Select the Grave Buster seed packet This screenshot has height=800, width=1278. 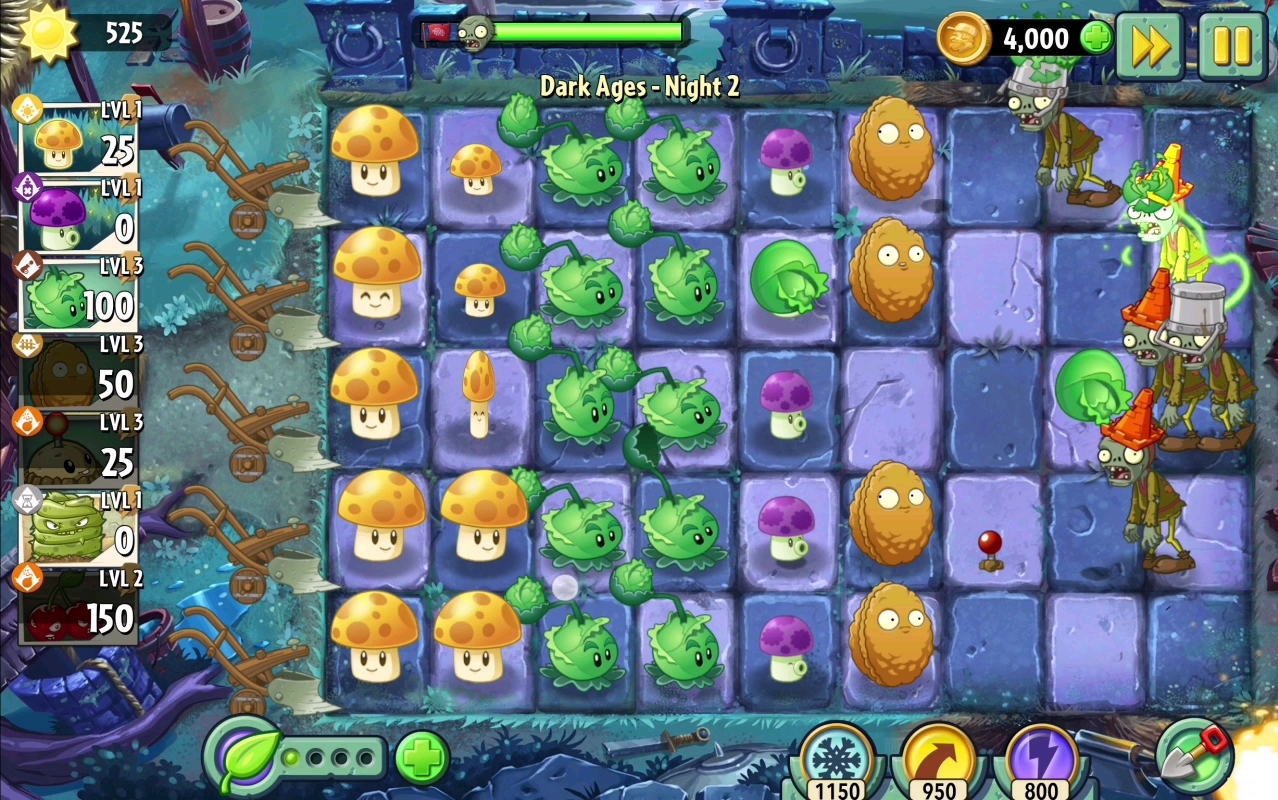coord(80,529)
